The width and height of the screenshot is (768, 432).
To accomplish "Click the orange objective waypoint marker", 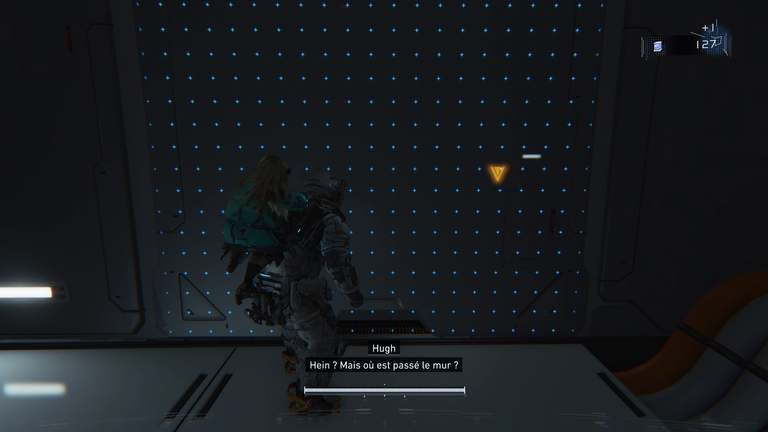I will (x=498, y=174).
